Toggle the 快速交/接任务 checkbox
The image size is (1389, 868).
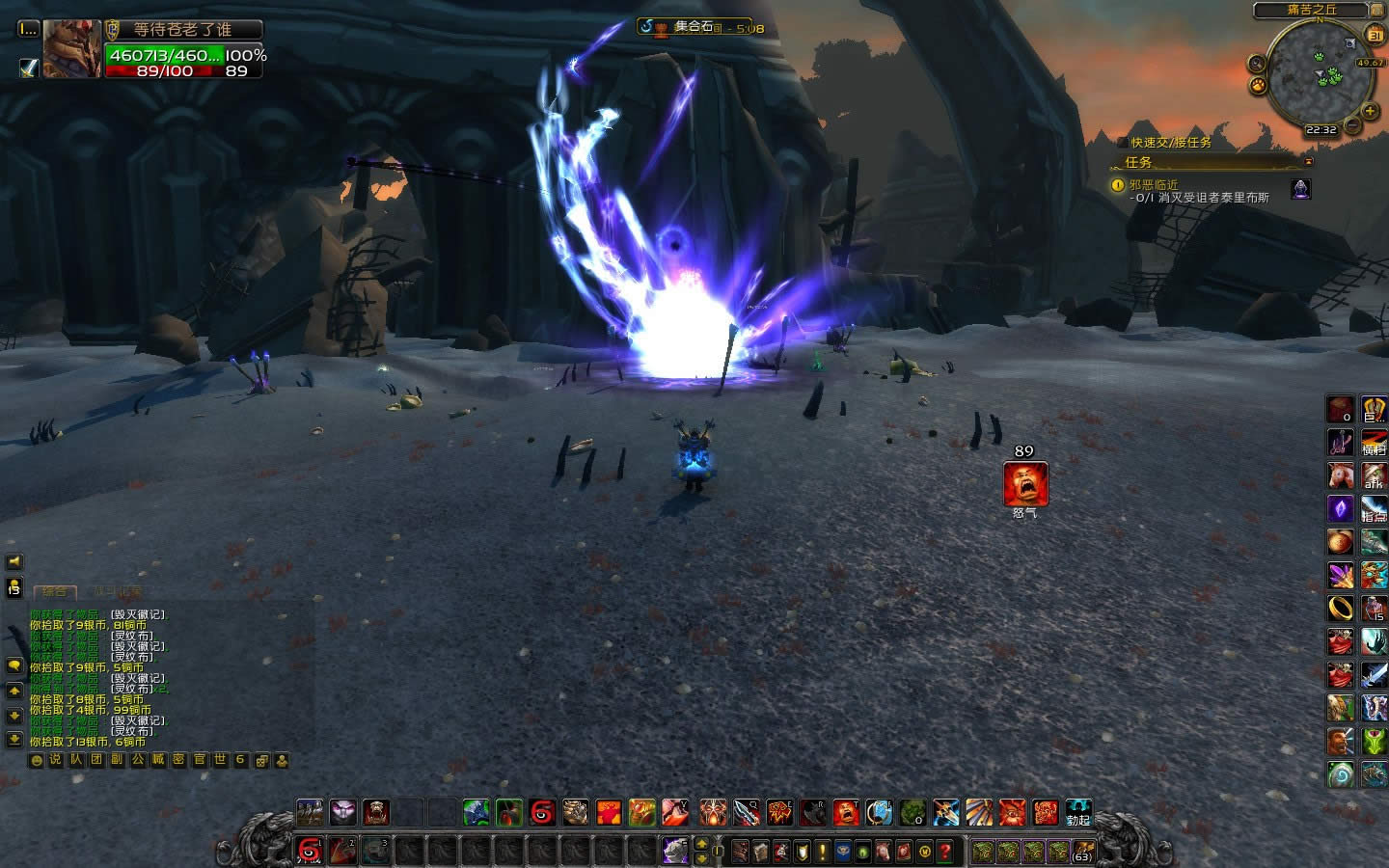point(1122,142)
